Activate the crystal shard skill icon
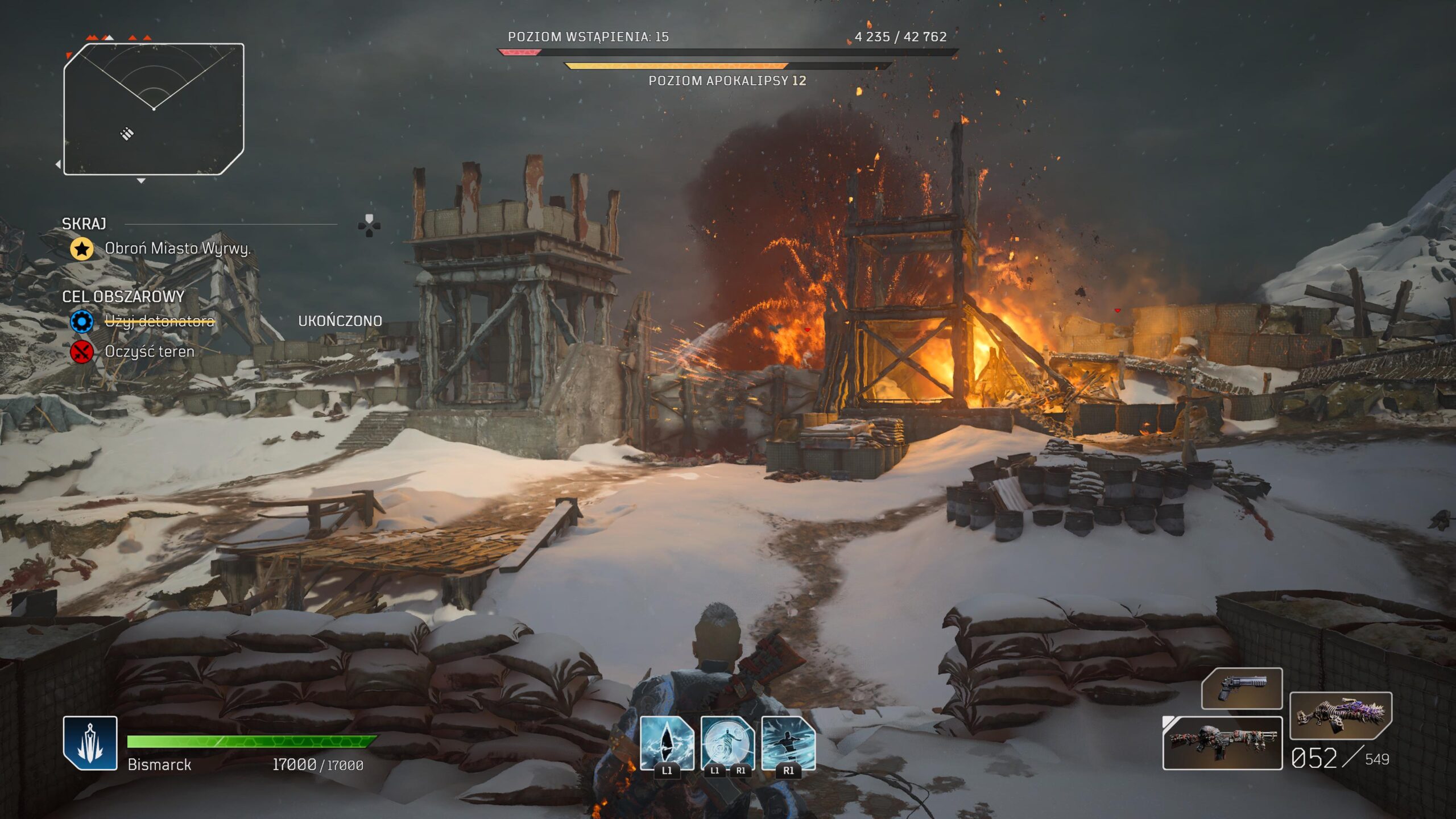 (x=667, y=743)
